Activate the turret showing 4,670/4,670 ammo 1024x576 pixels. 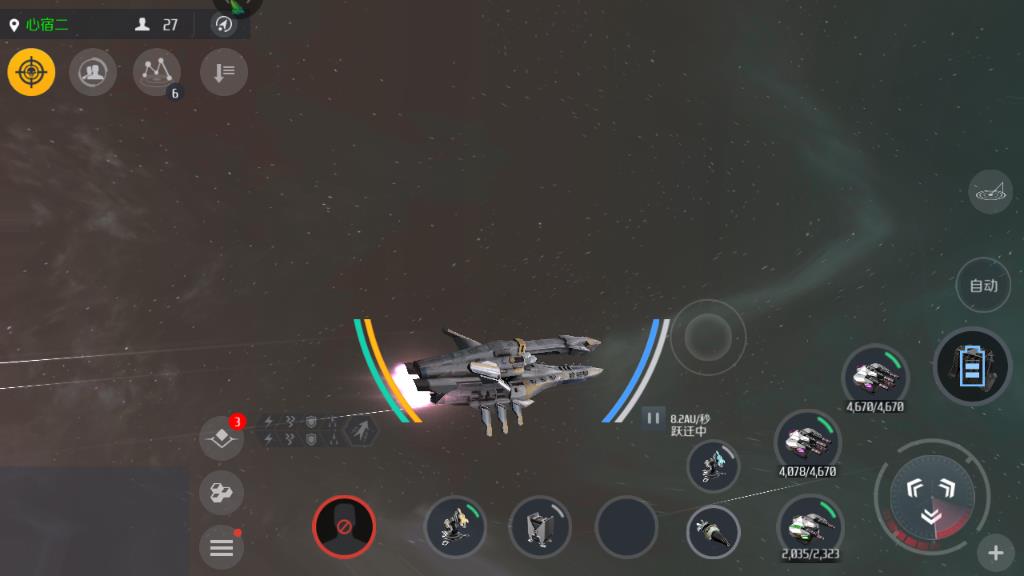point(875,376)
